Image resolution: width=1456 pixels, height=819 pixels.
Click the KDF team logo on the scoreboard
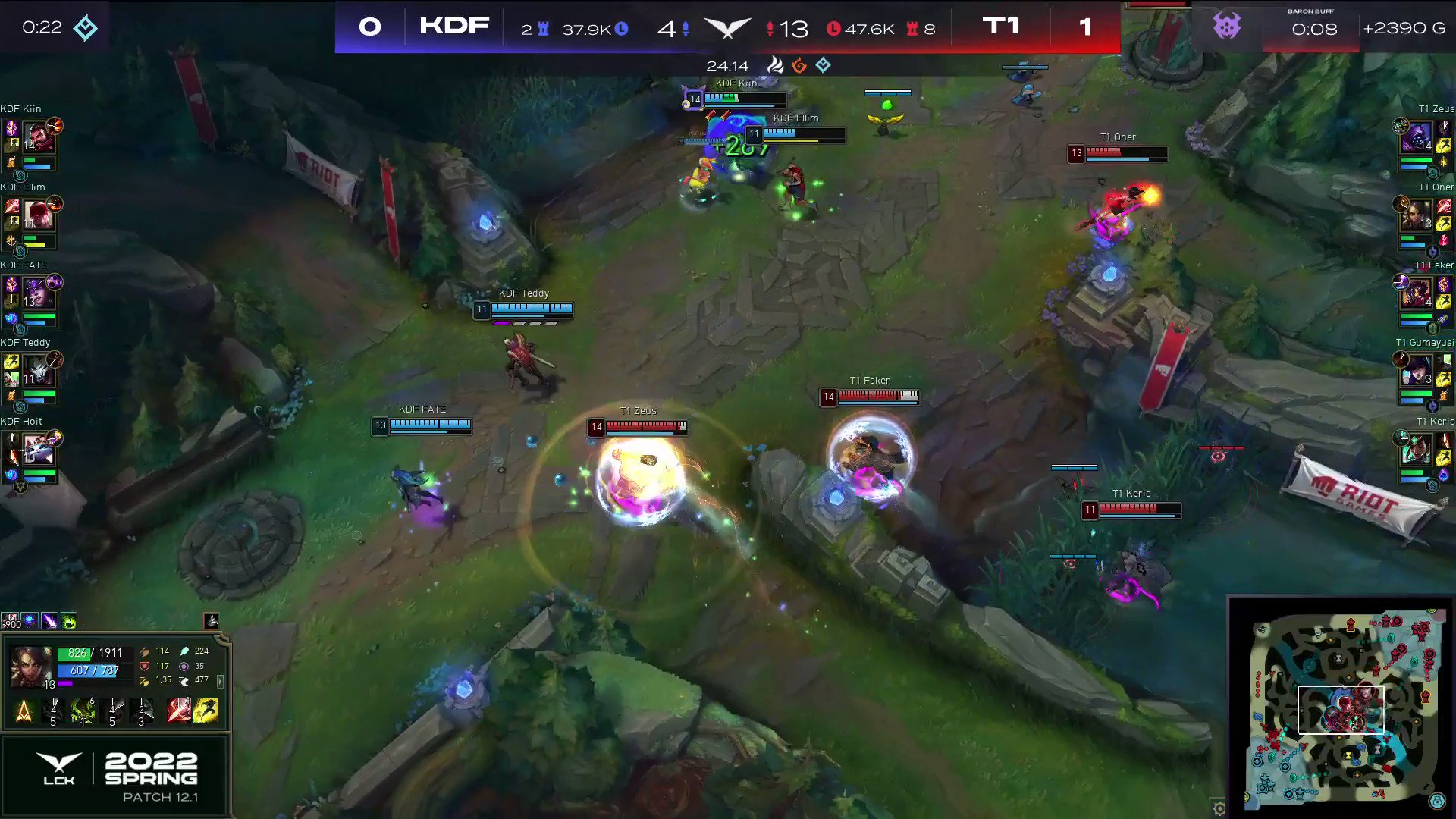455,26
